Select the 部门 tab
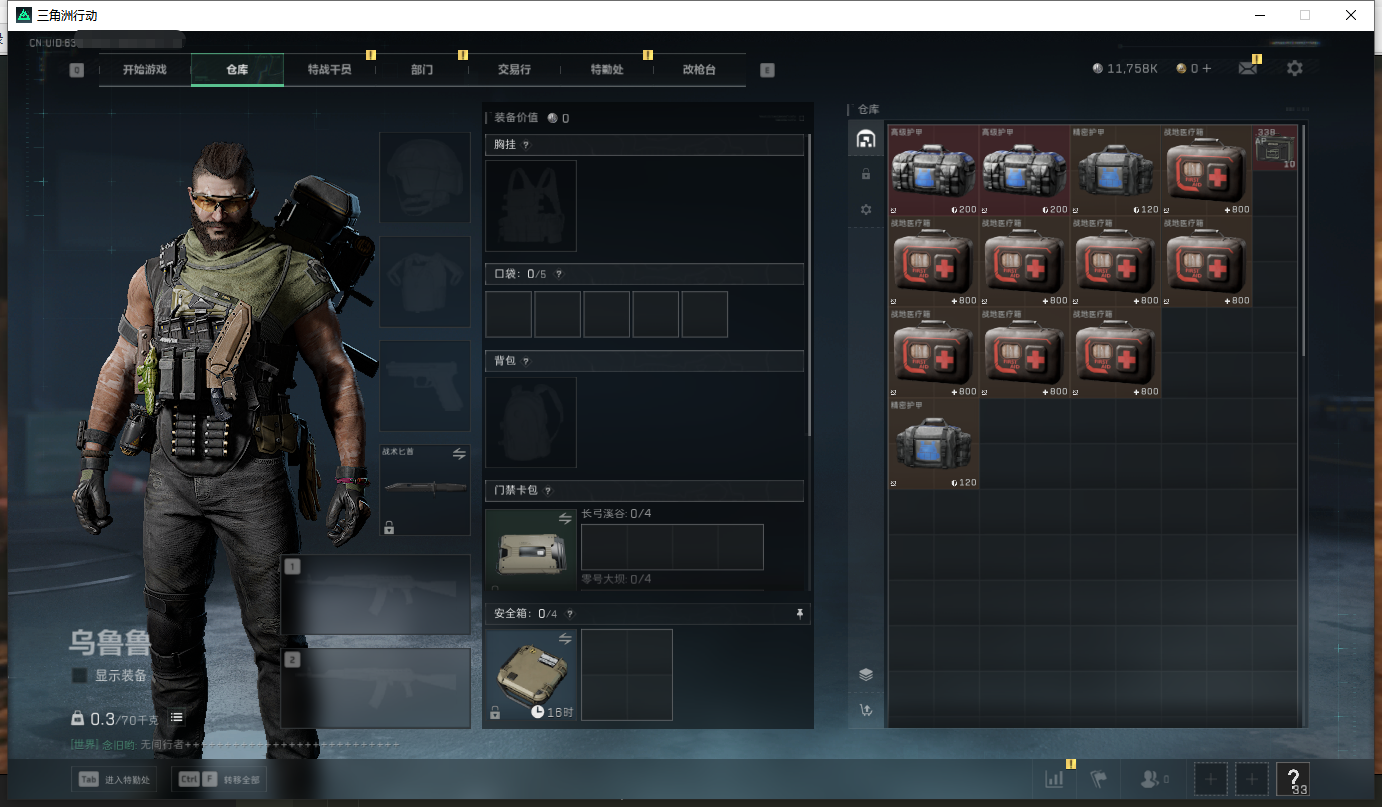Viewport: 1382px width, 807px height. pos(422,70)
